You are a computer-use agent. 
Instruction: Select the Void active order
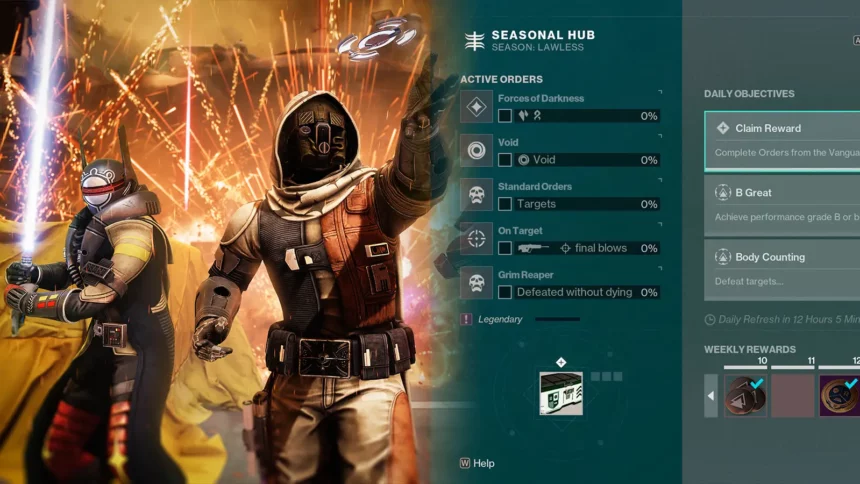(560, 151)
